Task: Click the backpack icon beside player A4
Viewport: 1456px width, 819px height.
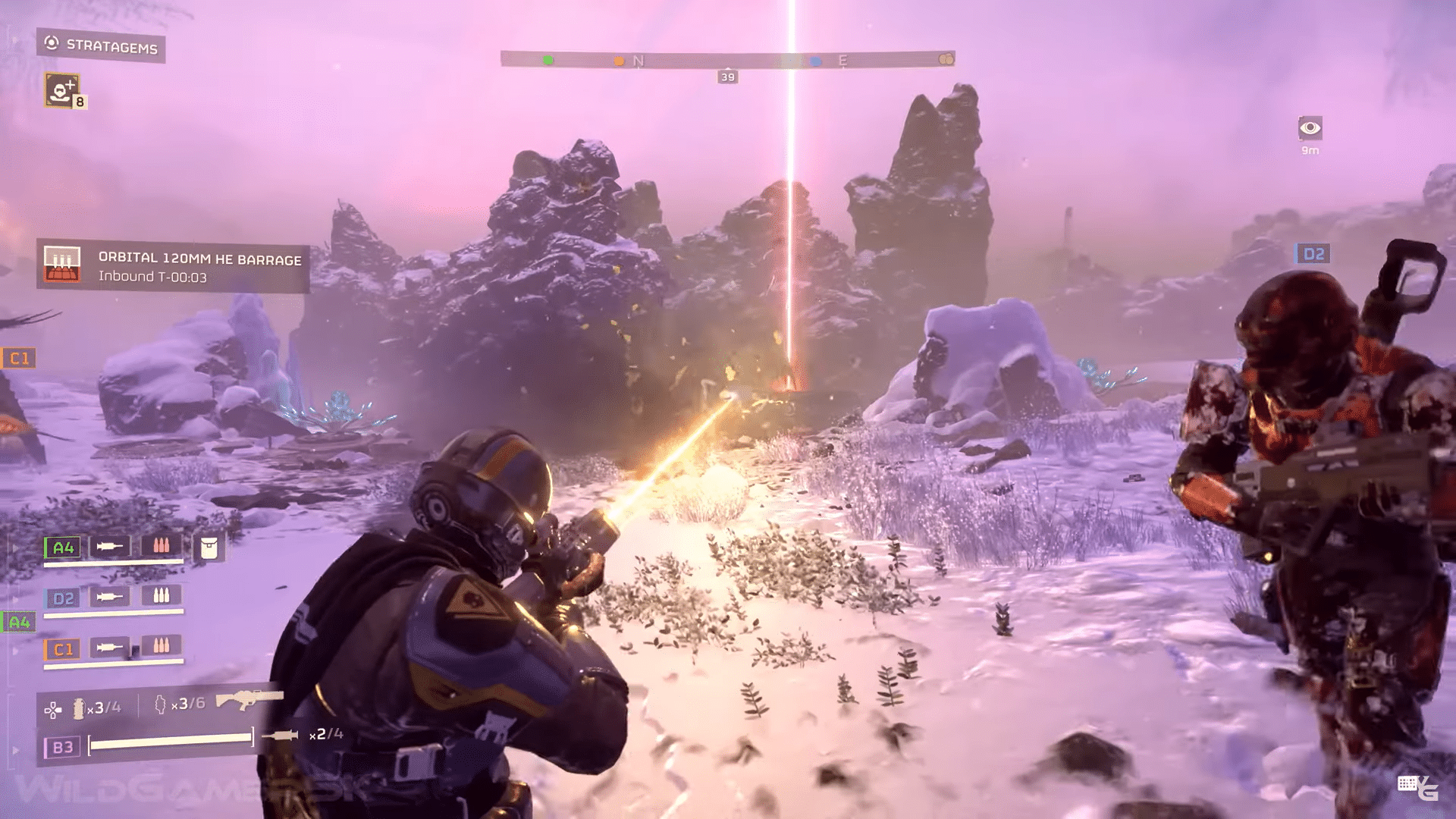Action: (210, 548)
